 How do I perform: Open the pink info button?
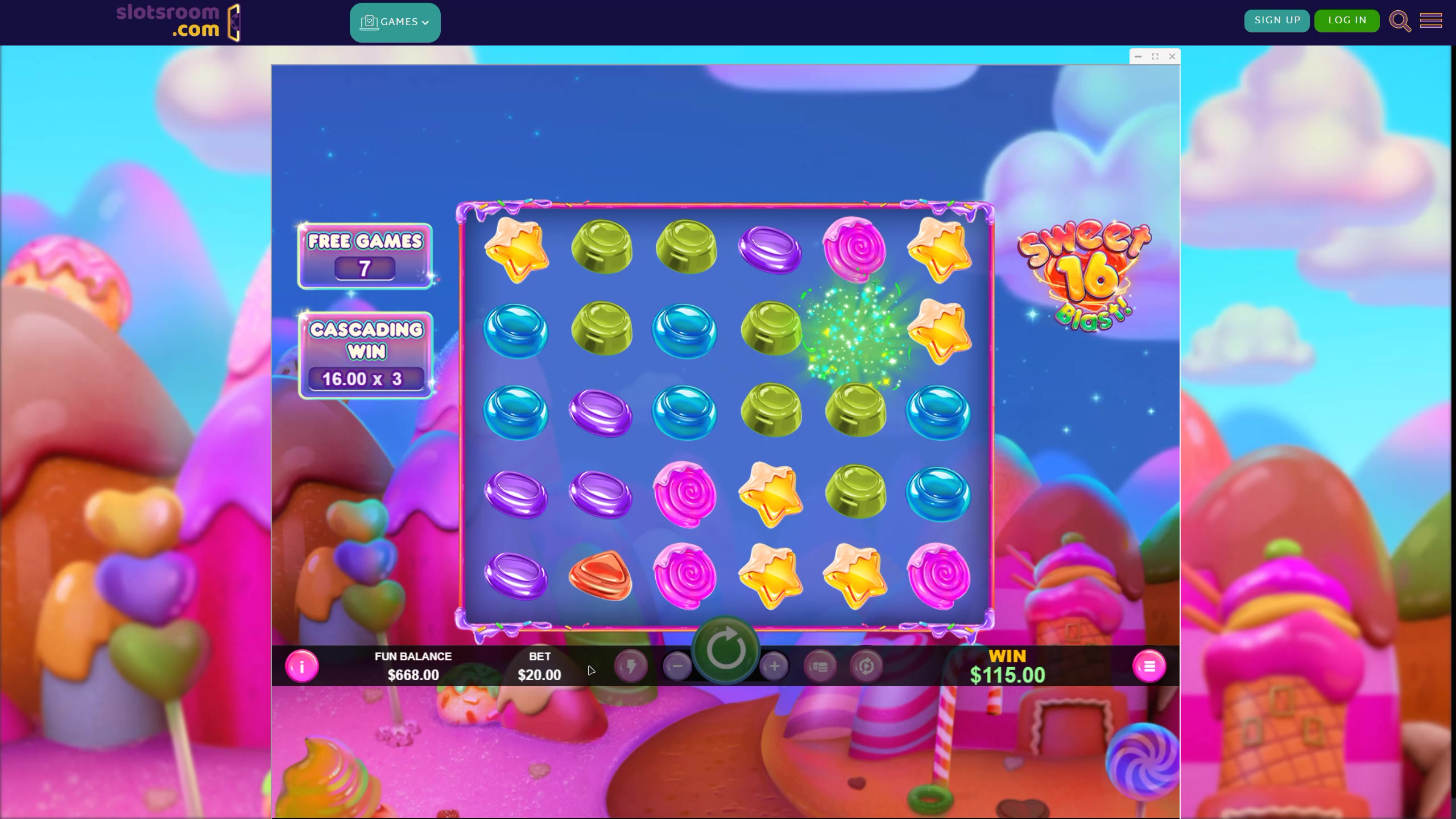click(301, 666)
